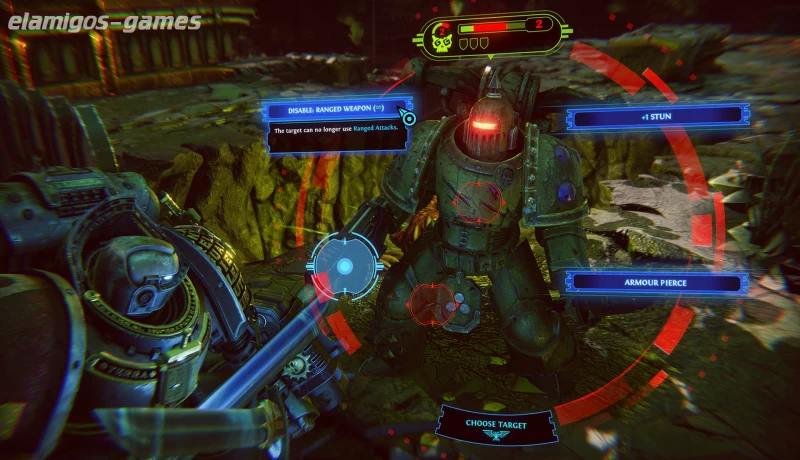Click the blue highlighted targeting reticle

pos(344,266)
